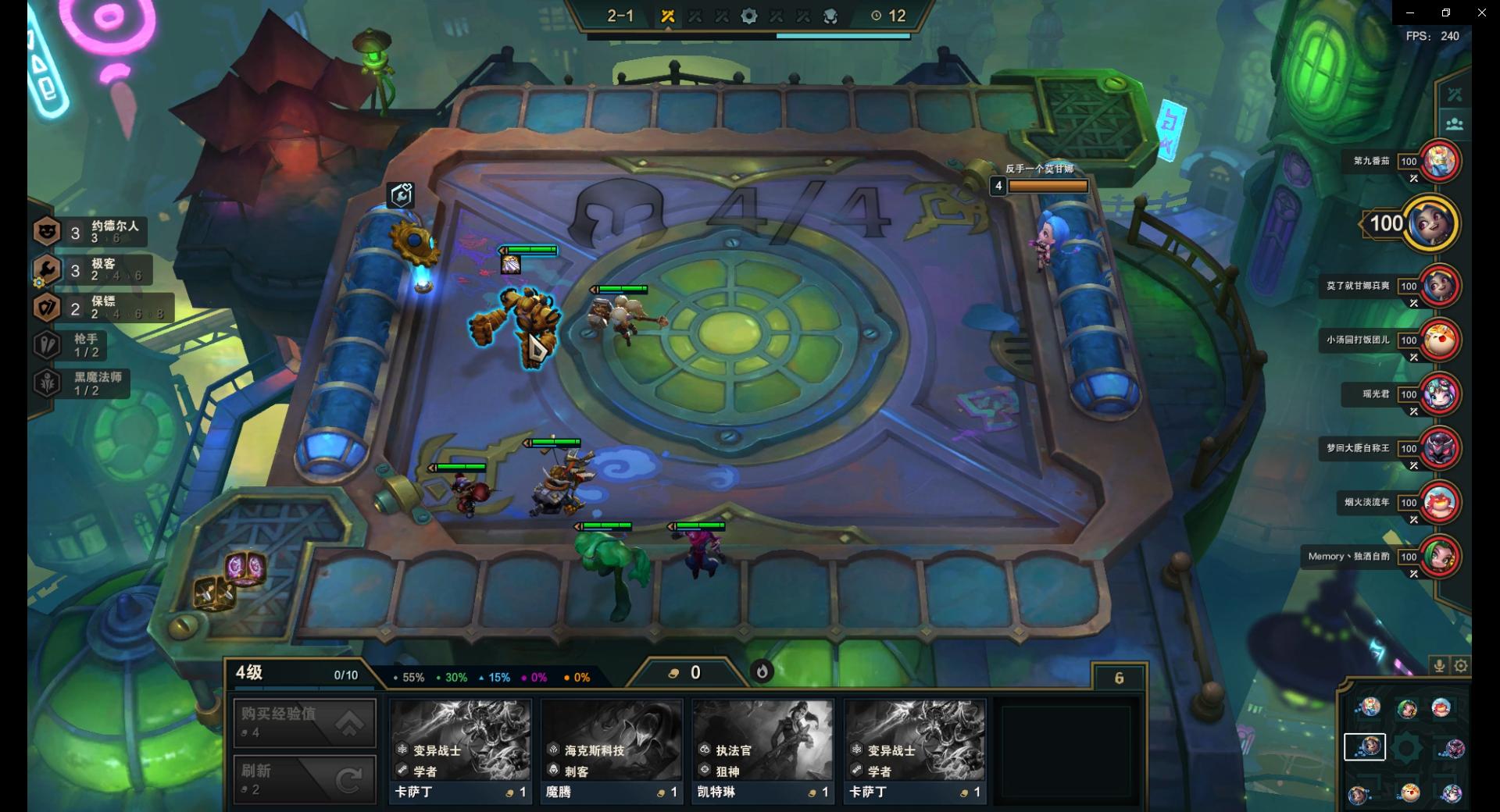Open the 极客 trait entry

tap(90, 270)
